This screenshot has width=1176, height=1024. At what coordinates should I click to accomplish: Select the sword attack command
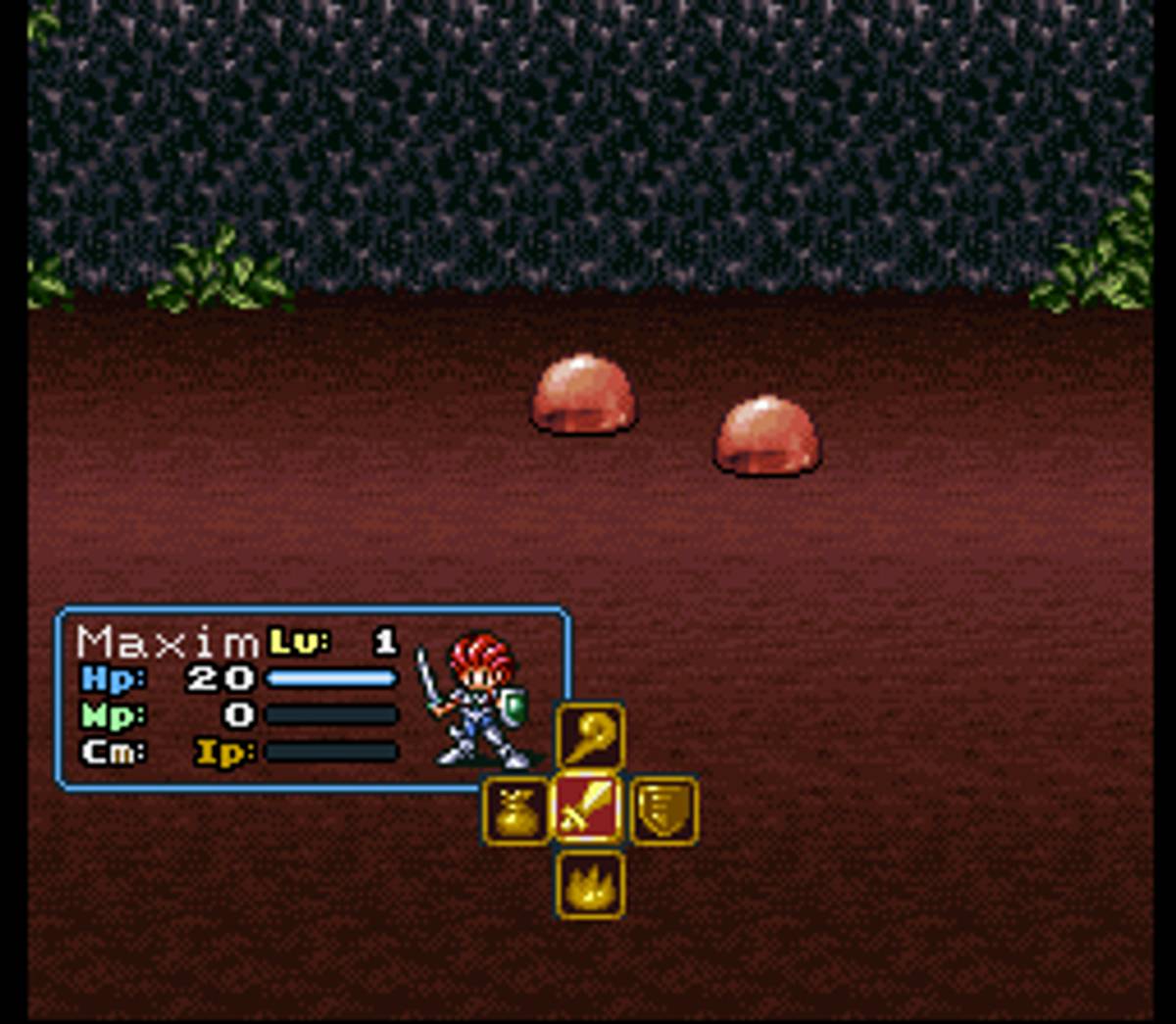click(x=589, y=809)
